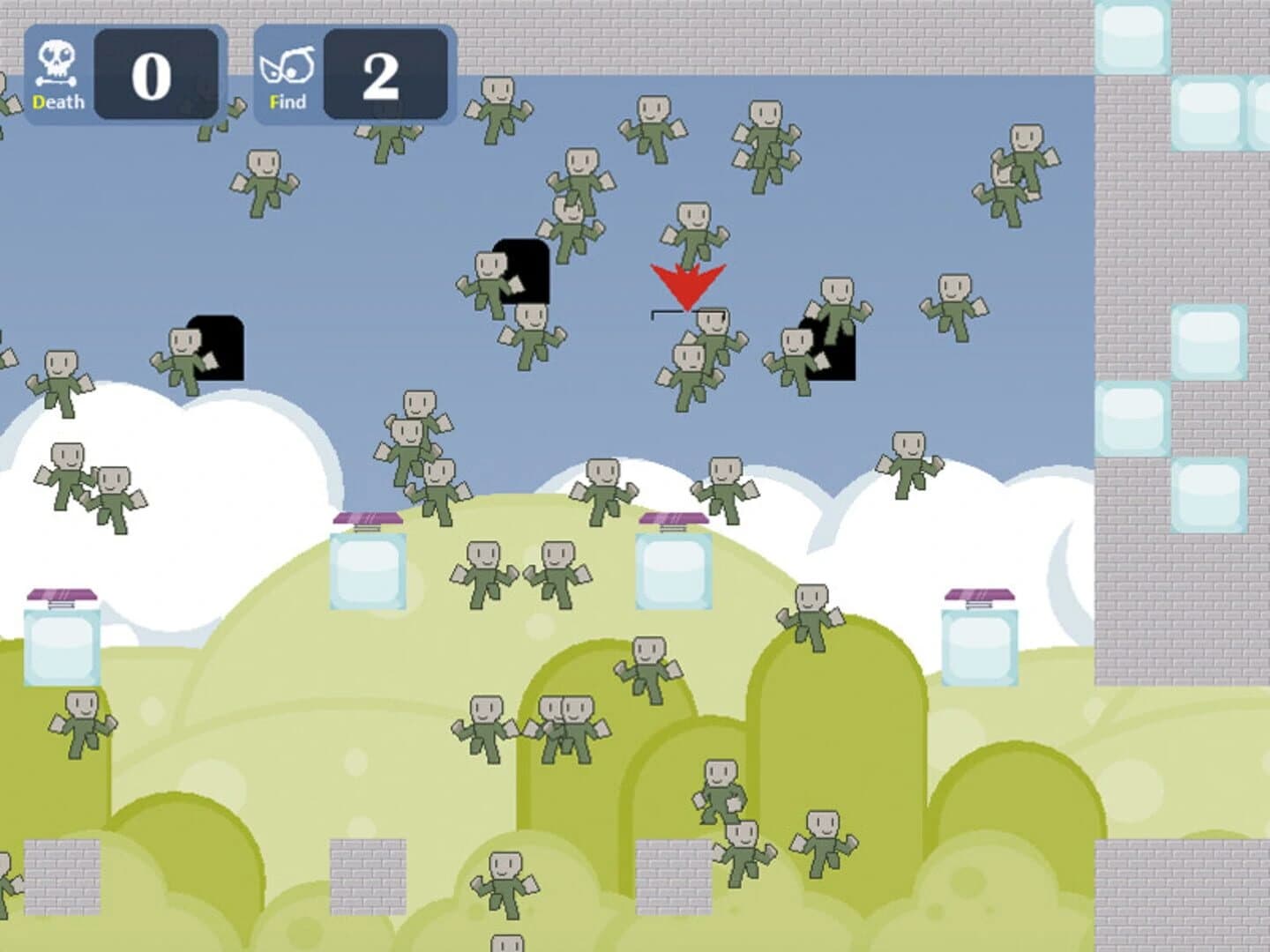Select the red arrow marker above the character
The width and height of the screenshot is (1270, 952).
pos(688,282)
